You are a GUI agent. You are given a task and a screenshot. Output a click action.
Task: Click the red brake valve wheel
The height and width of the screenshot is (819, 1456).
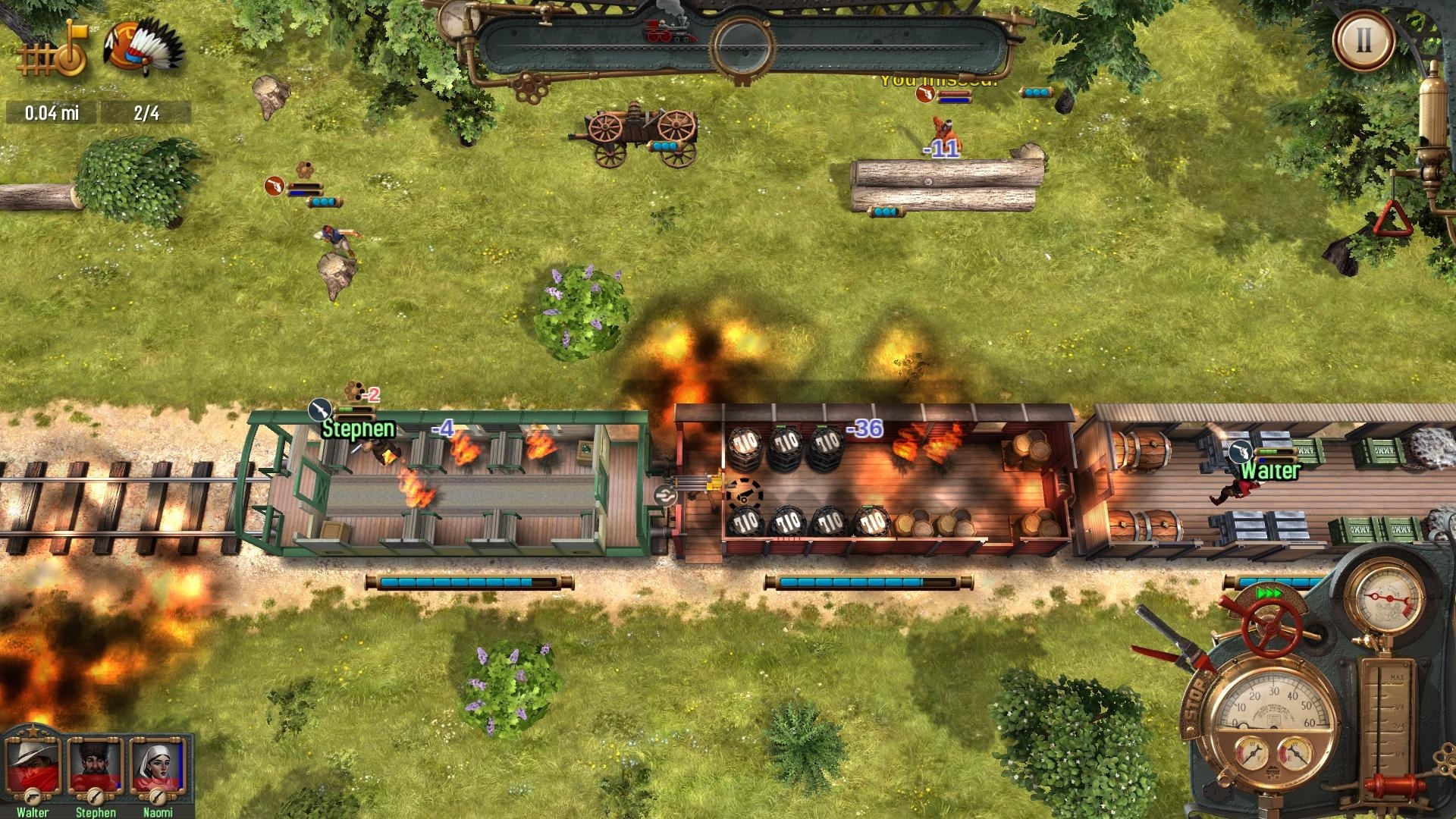(x=1272, y=628)
